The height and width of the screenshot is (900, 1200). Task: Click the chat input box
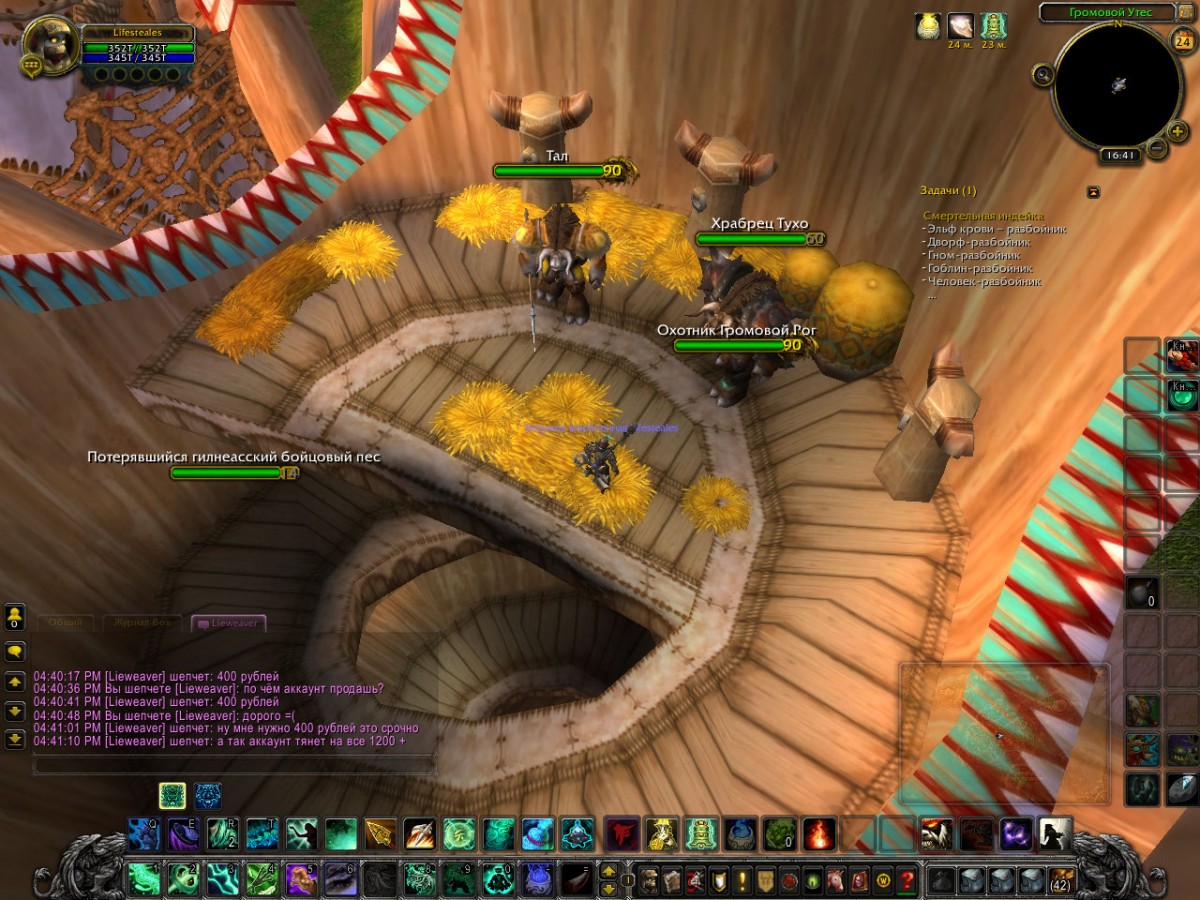coord(234,766)
